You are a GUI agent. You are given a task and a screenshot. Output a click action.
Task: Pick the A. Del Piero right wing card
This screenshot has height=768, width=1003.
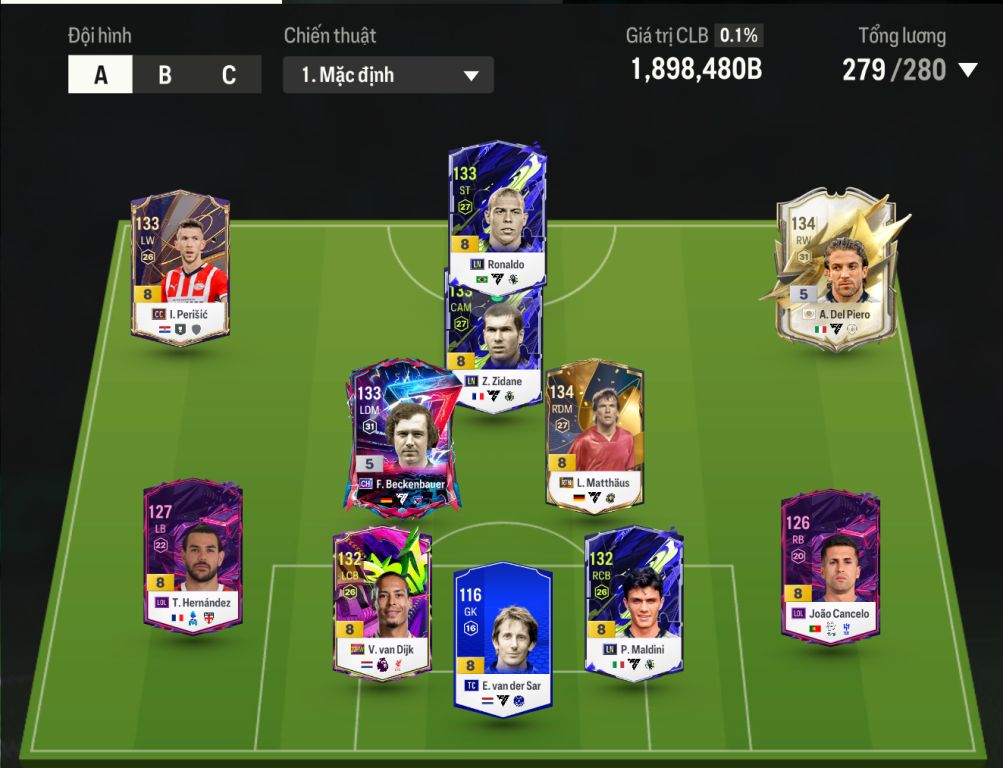[x=836, y=265]
